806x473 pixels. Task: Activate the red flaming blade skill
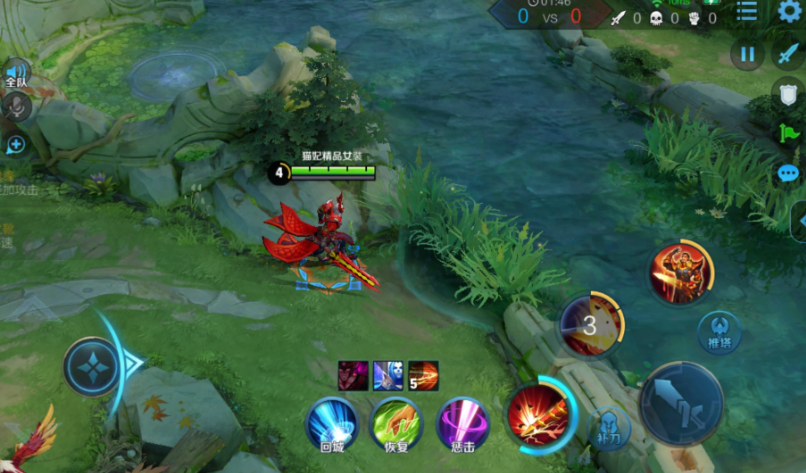coord(537,413)
